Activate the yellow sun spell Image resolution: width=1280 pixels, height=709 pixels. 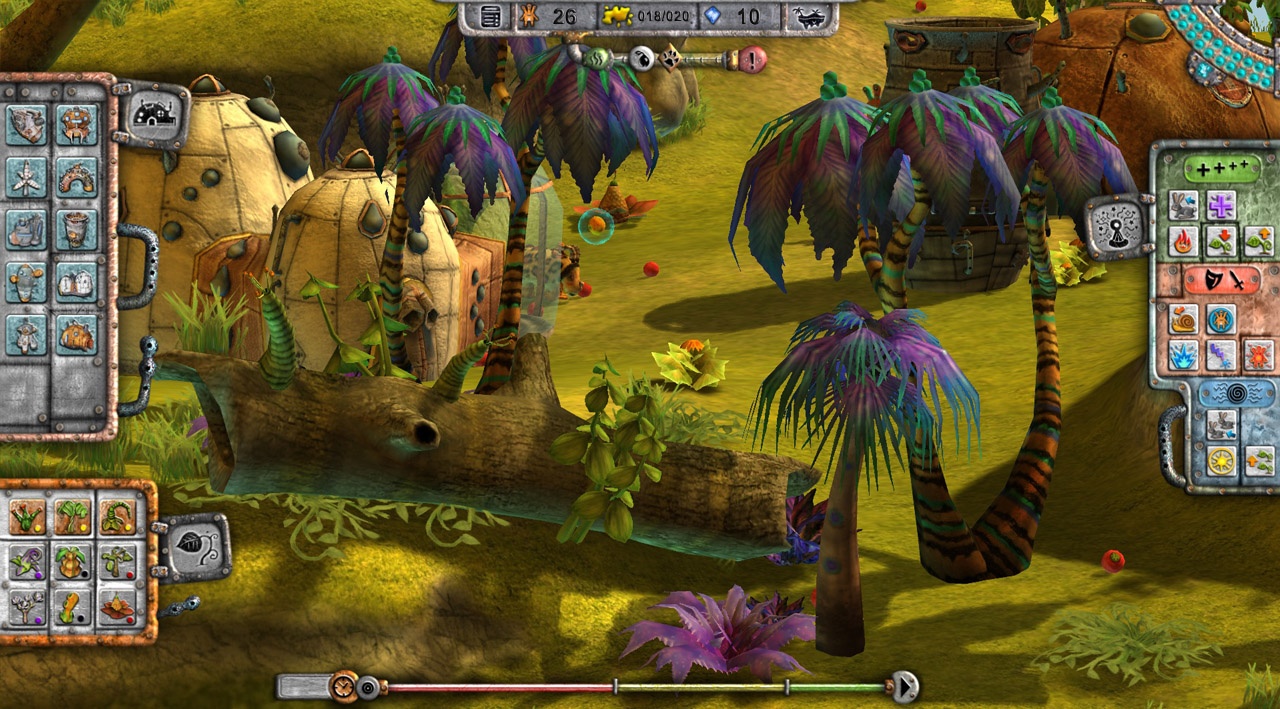click(1220, 461)
